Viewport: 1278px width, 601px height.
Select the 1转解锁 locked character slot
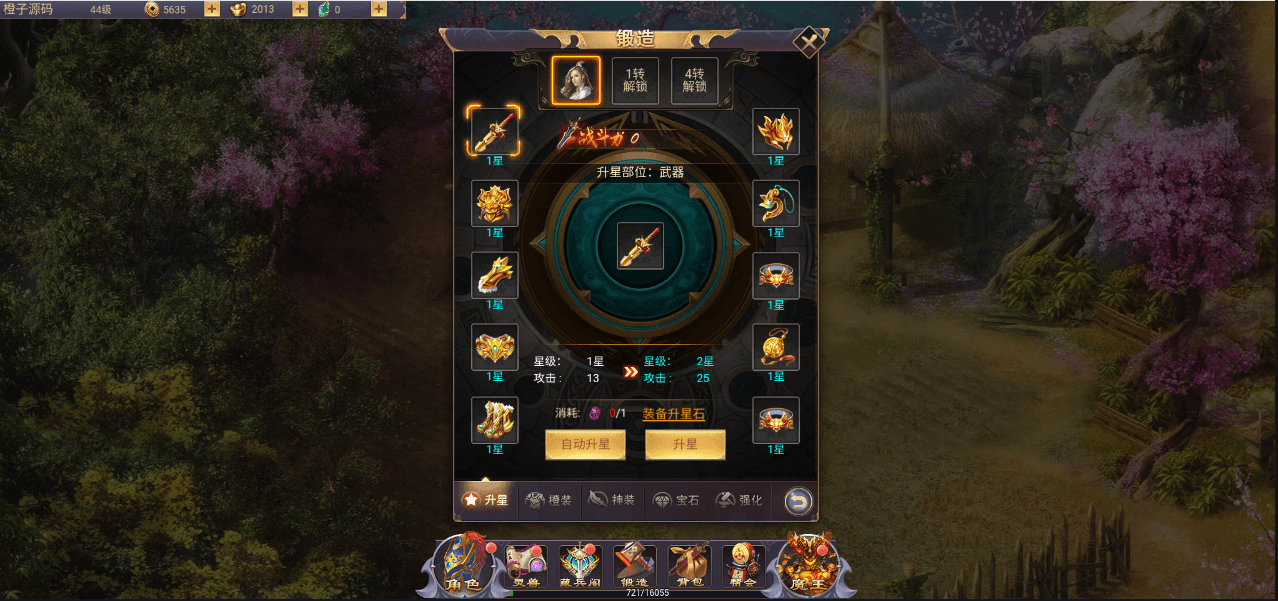pos(635,81)
